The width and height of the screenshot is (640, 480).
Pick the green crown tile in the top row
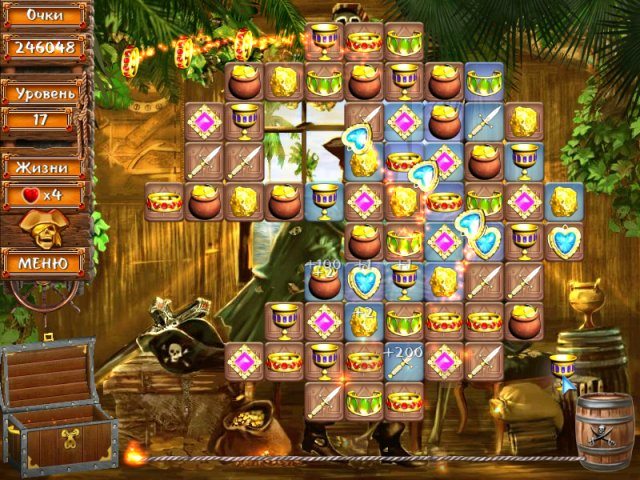click(404, 41)
